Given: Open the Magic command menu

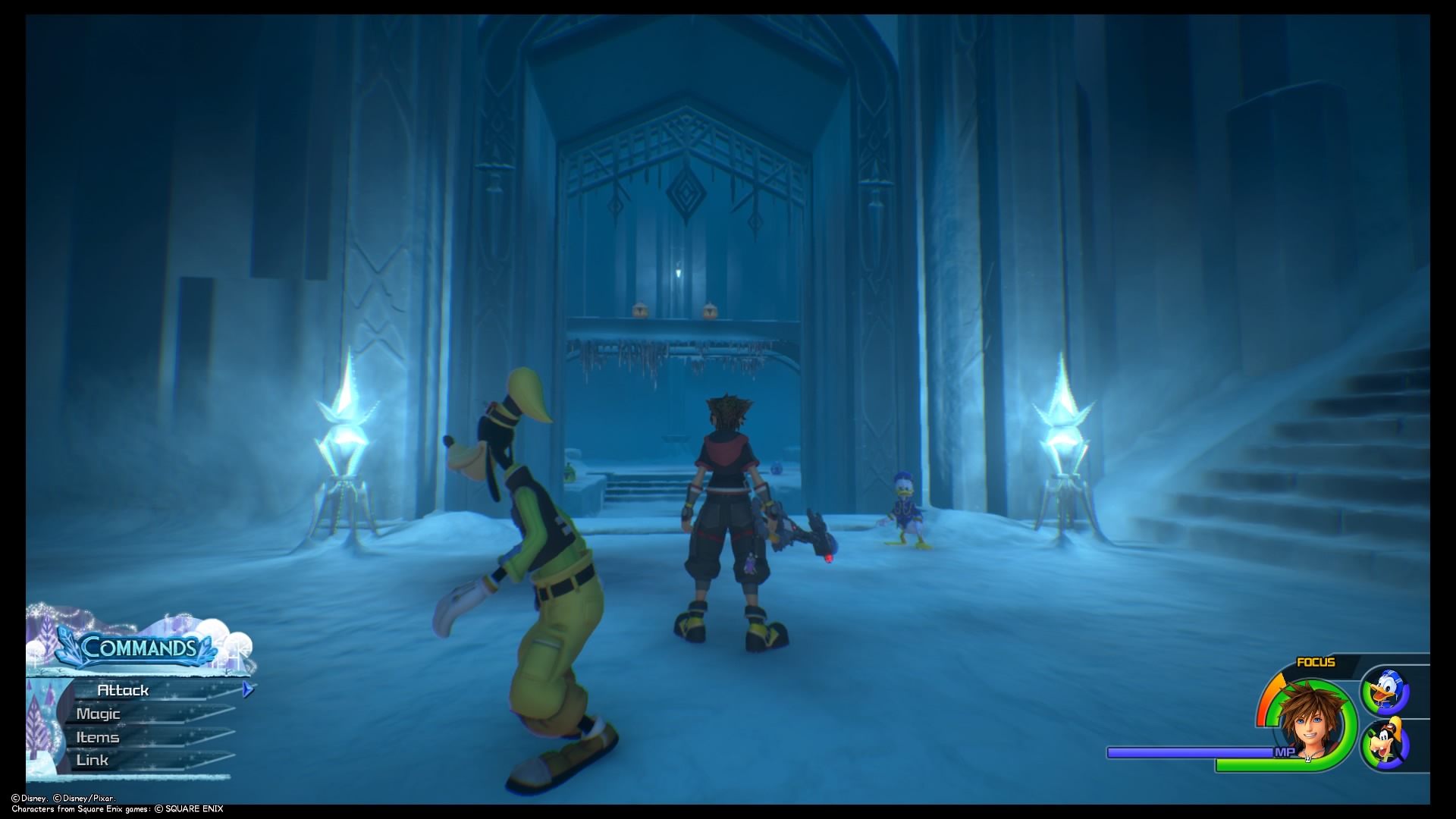Looking at the screenshot, I should [x=99, y=714].
